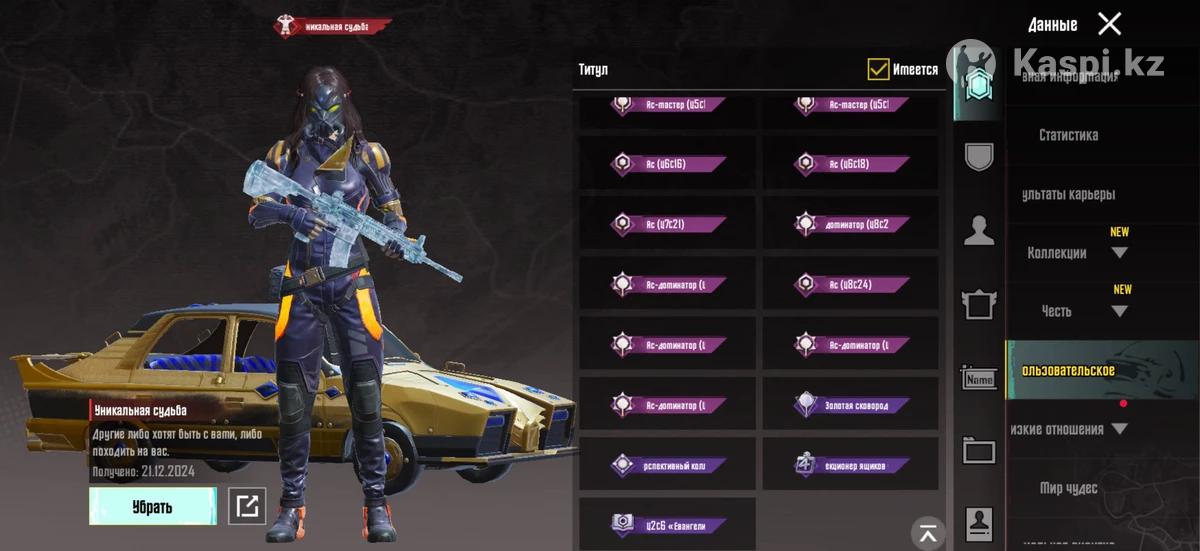The height and width of the screenshot is (551, 1200).
Task: Pick the Ас (u8c24) title
Action: (850, 284)
